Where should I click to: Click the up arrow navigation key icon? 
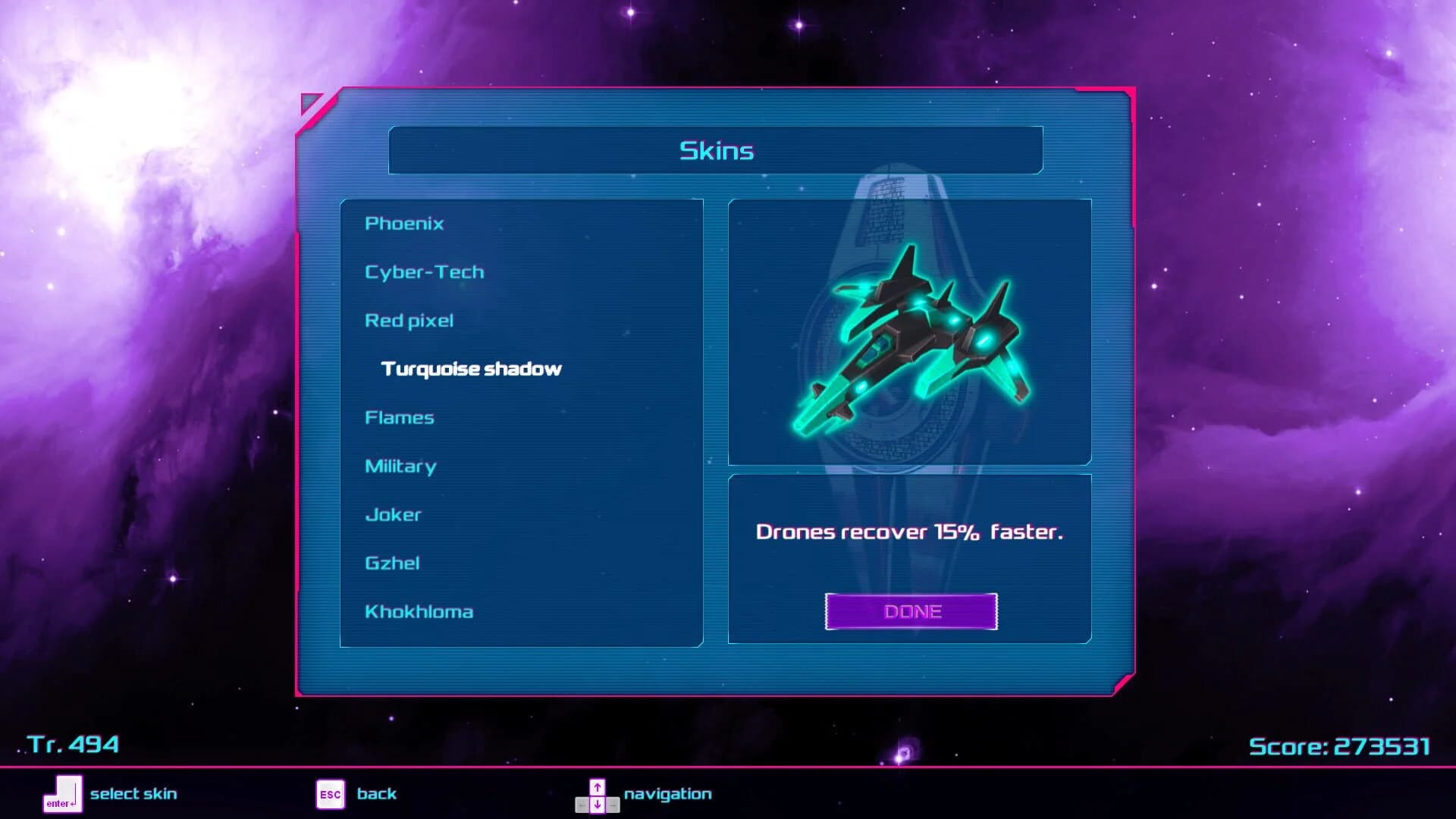pos(598,785)
